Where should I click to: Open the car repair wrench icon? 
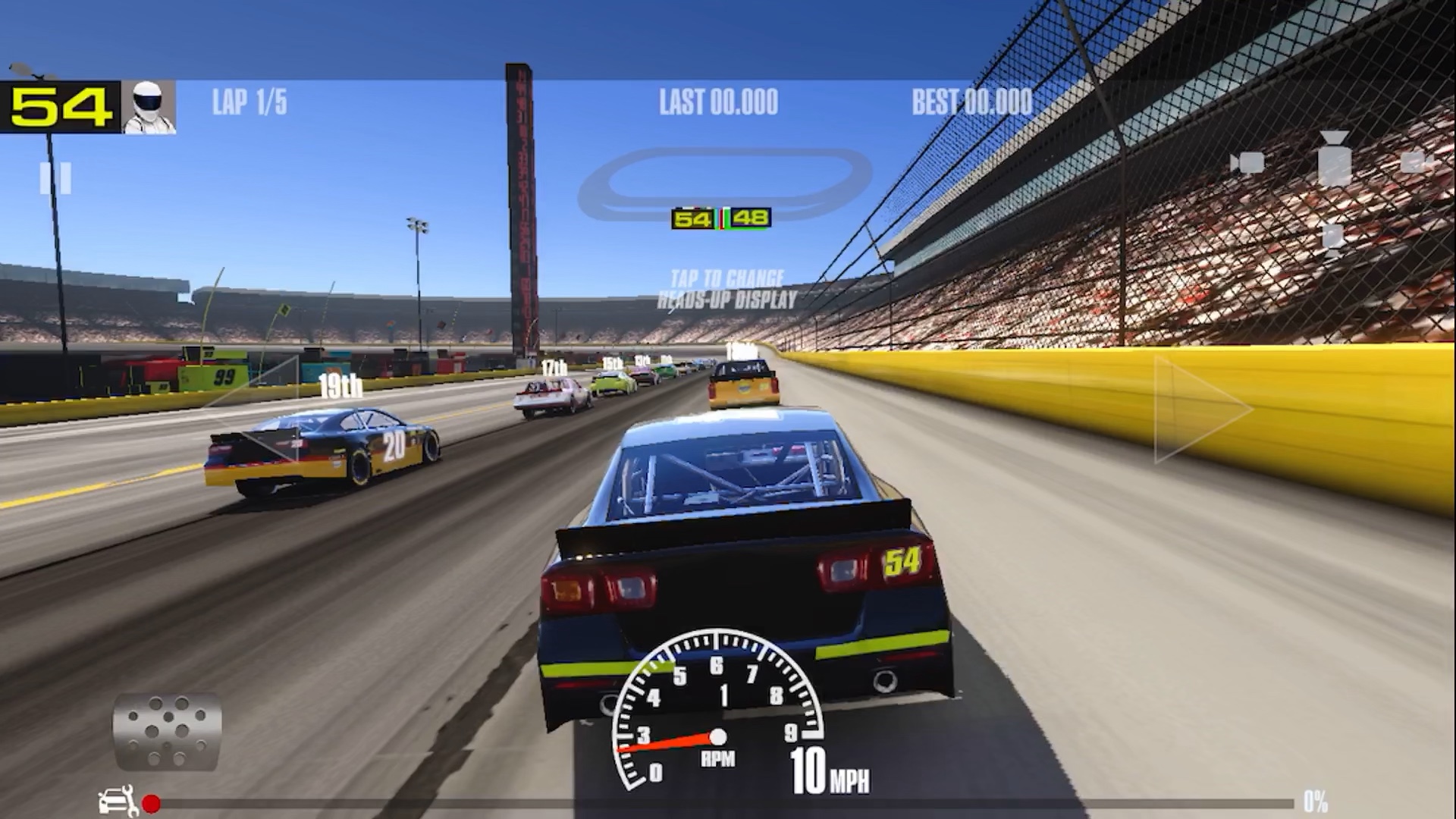[x=118, y=802]
